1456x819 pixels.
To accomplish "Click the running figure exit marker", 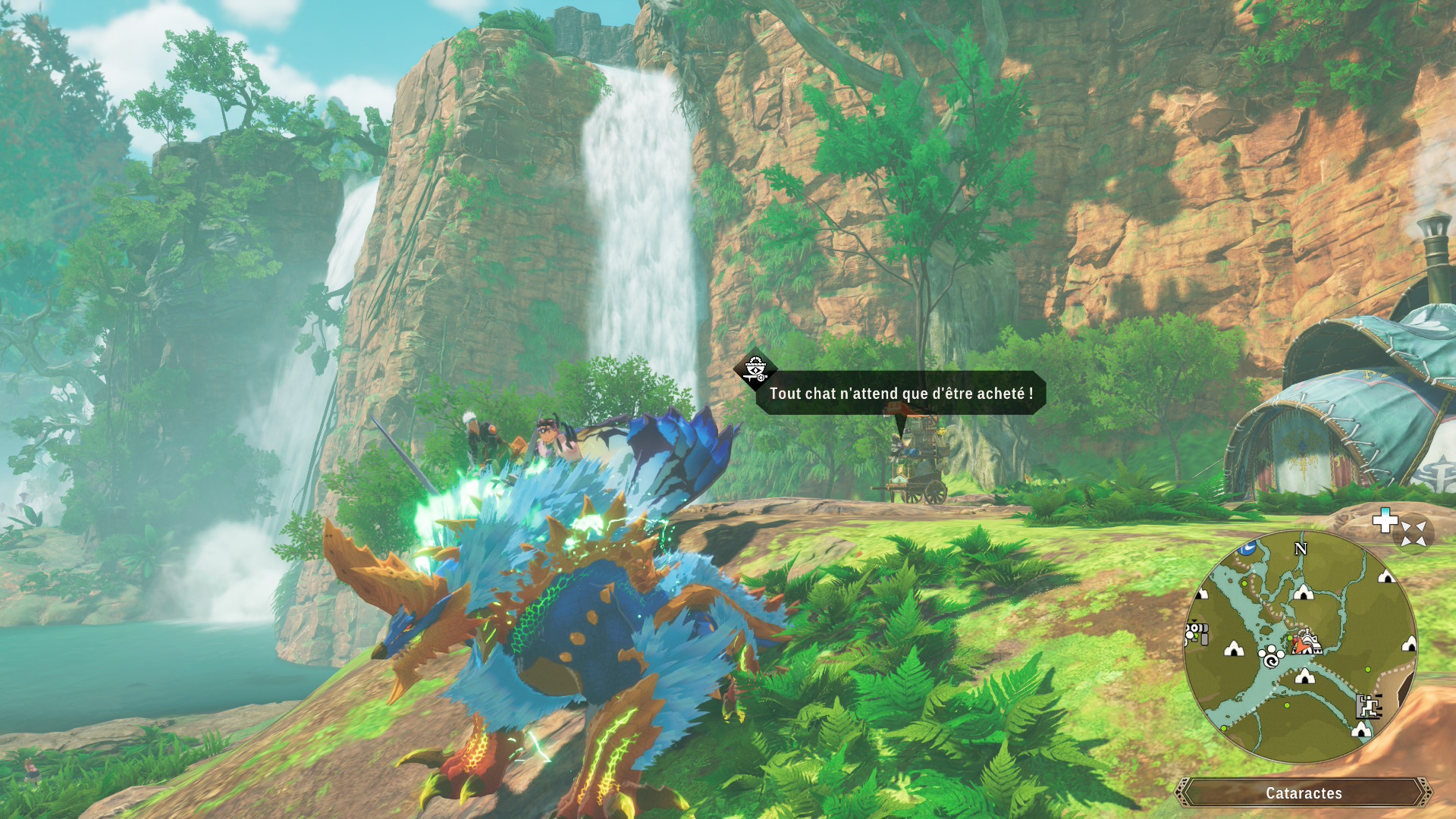I will [x=1368, y=706].
